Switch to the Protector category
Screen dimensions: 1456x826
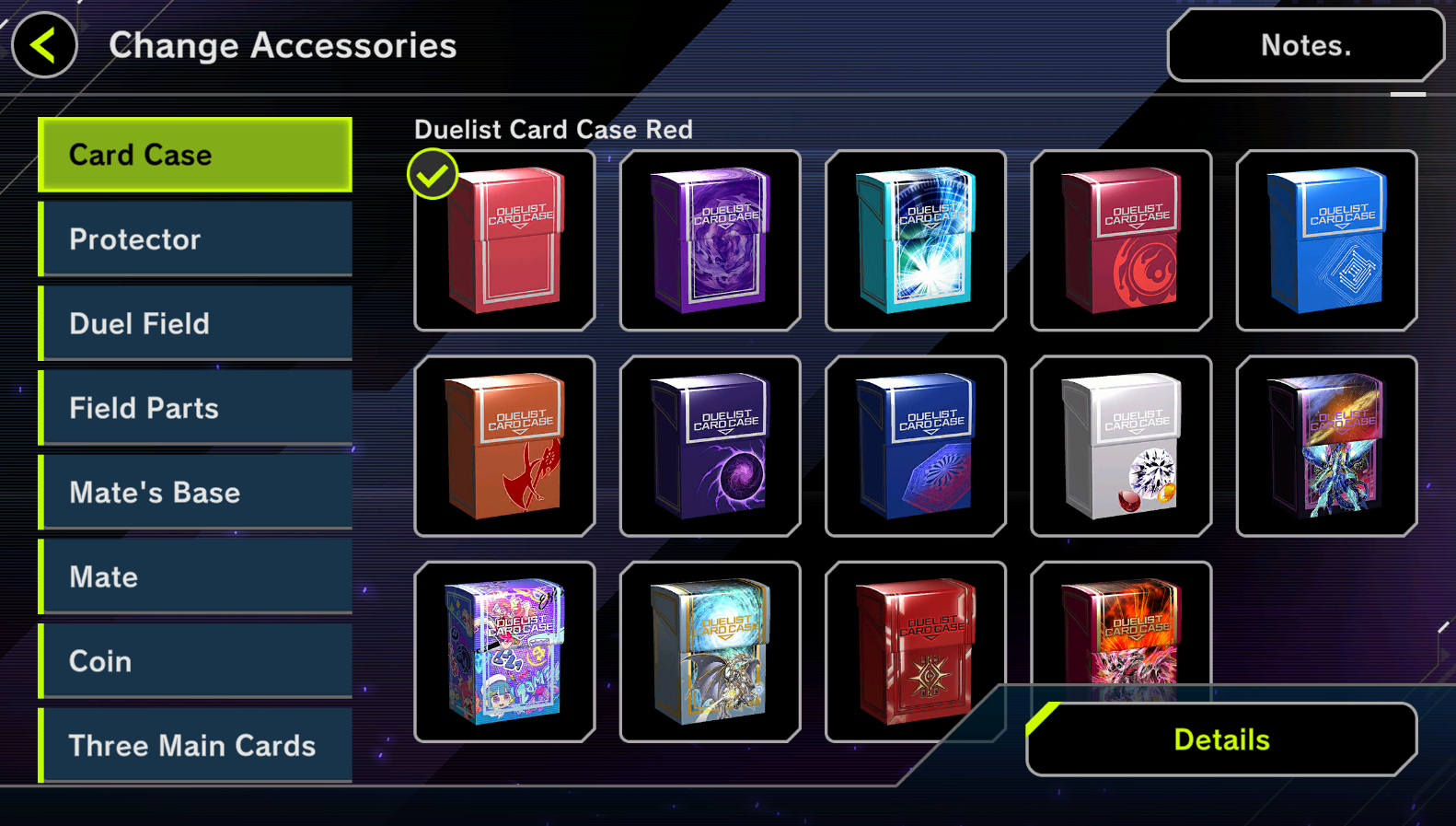[x=195, y=239]
